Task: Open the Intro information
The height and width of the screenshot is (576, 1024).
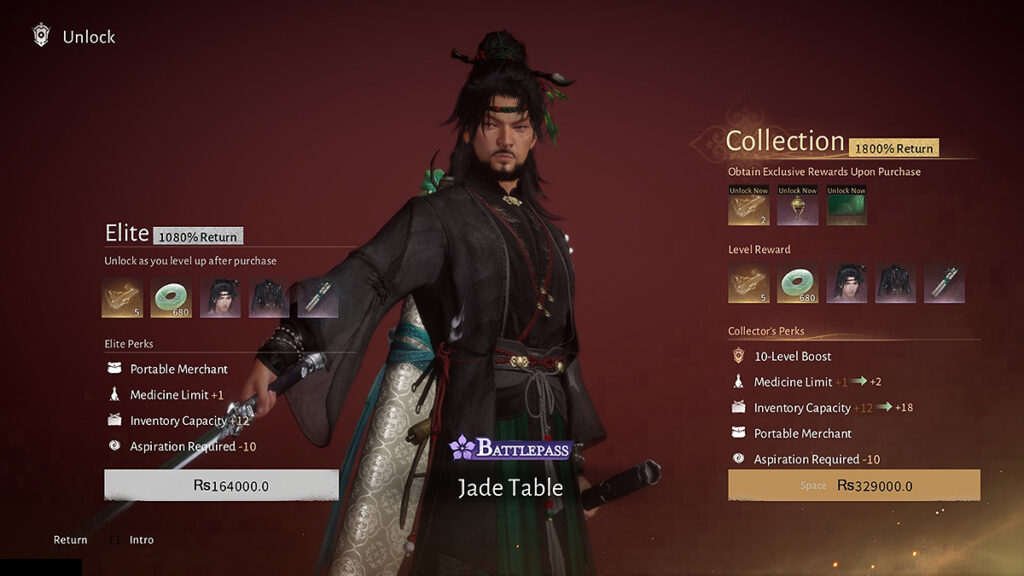Action: pyautogui.click(x=141, y=540)
